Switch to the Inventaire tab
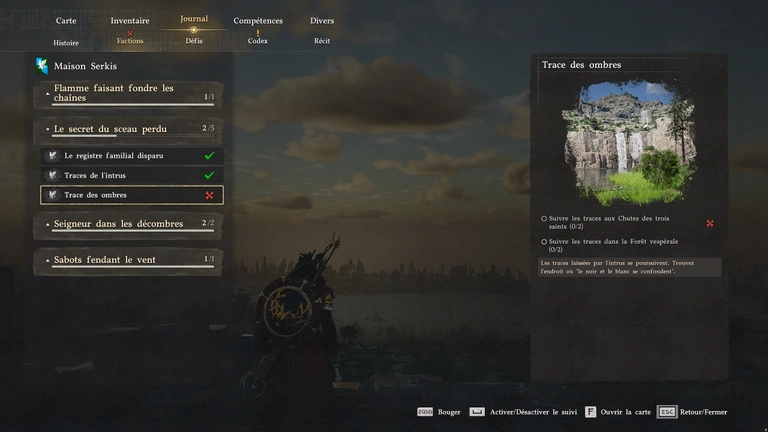Viewport: 768px width, 432px height. point(130,20)
